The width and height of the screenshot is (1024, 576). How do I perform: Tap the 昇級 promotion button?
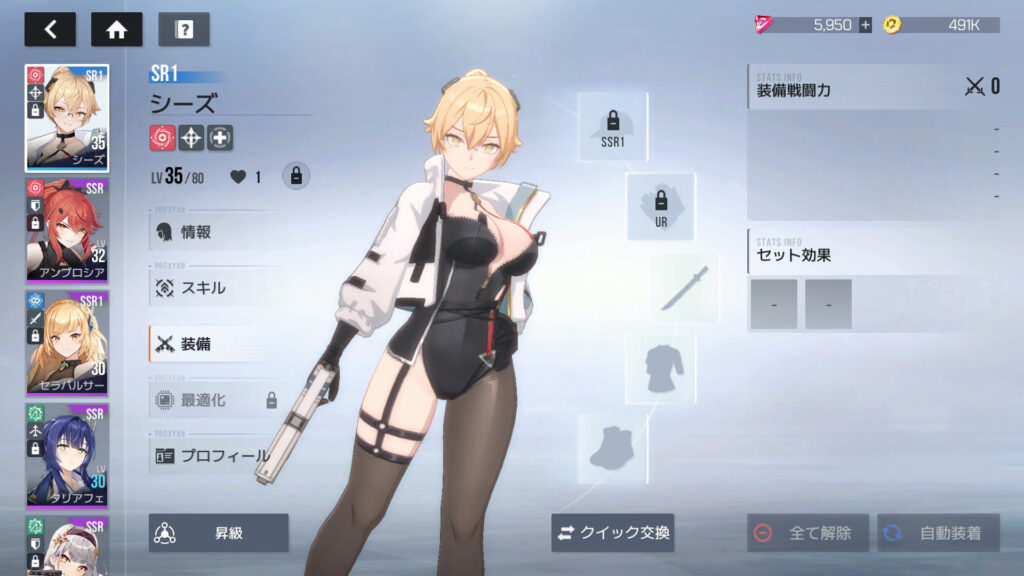tap(219, 533)
